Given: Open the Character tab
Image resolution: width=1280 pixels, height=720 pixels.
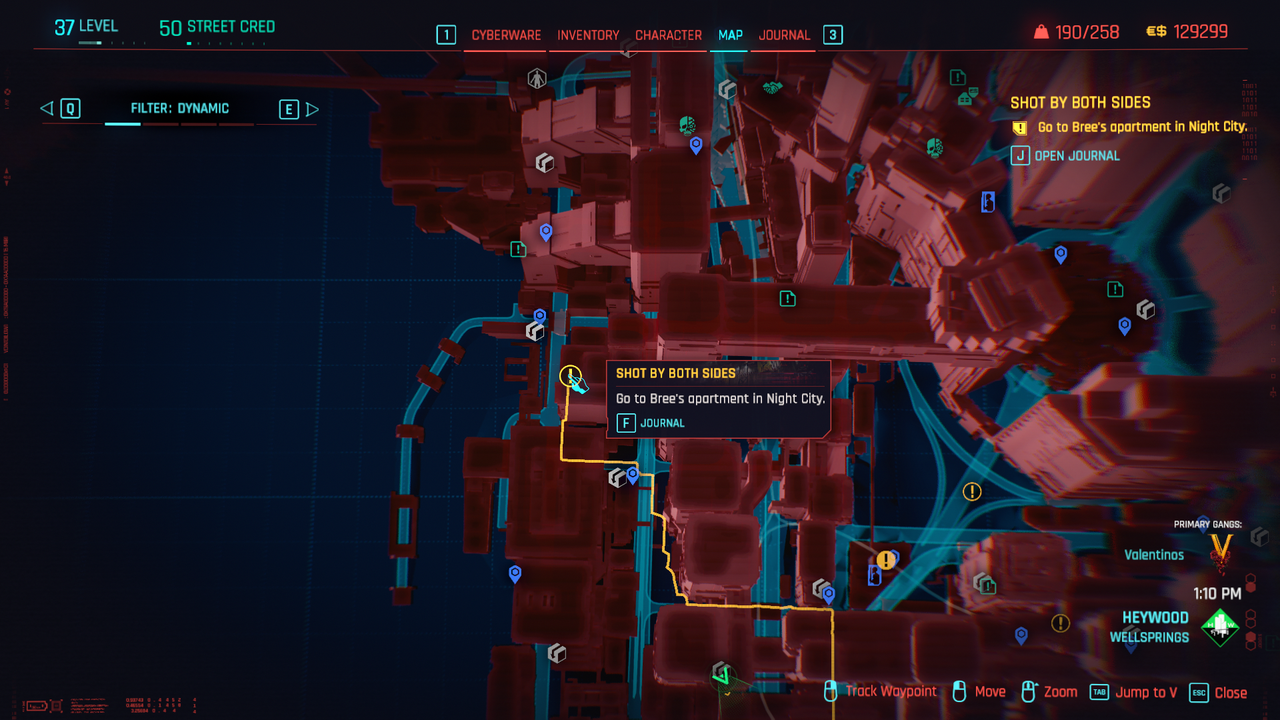Looking at the screenshot, I should pyautogui.click(x=668, y=35).
